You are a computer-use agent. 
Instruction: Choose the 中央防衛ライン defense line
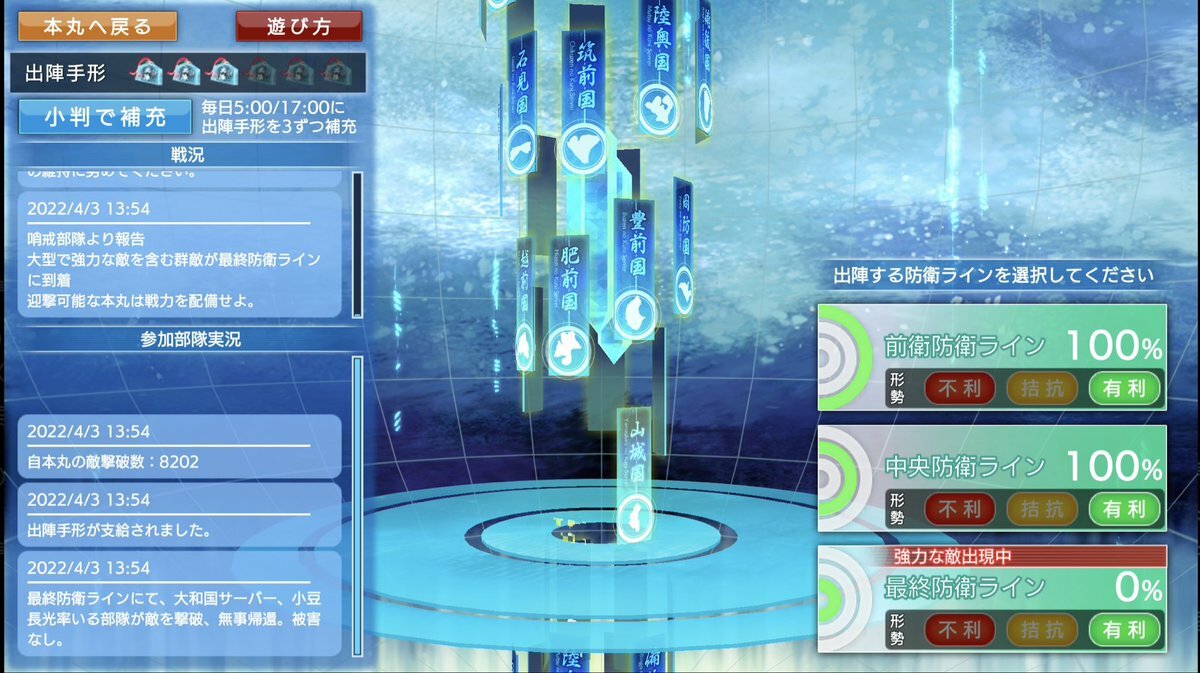(x=992, y=477)
